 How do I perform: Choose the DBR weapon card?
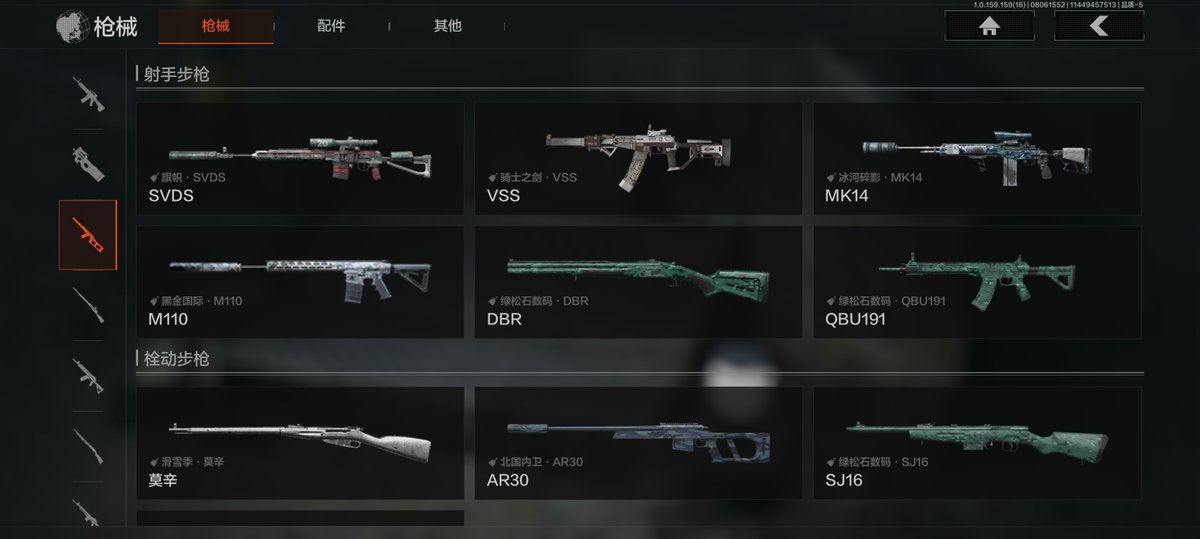(638, 281)
